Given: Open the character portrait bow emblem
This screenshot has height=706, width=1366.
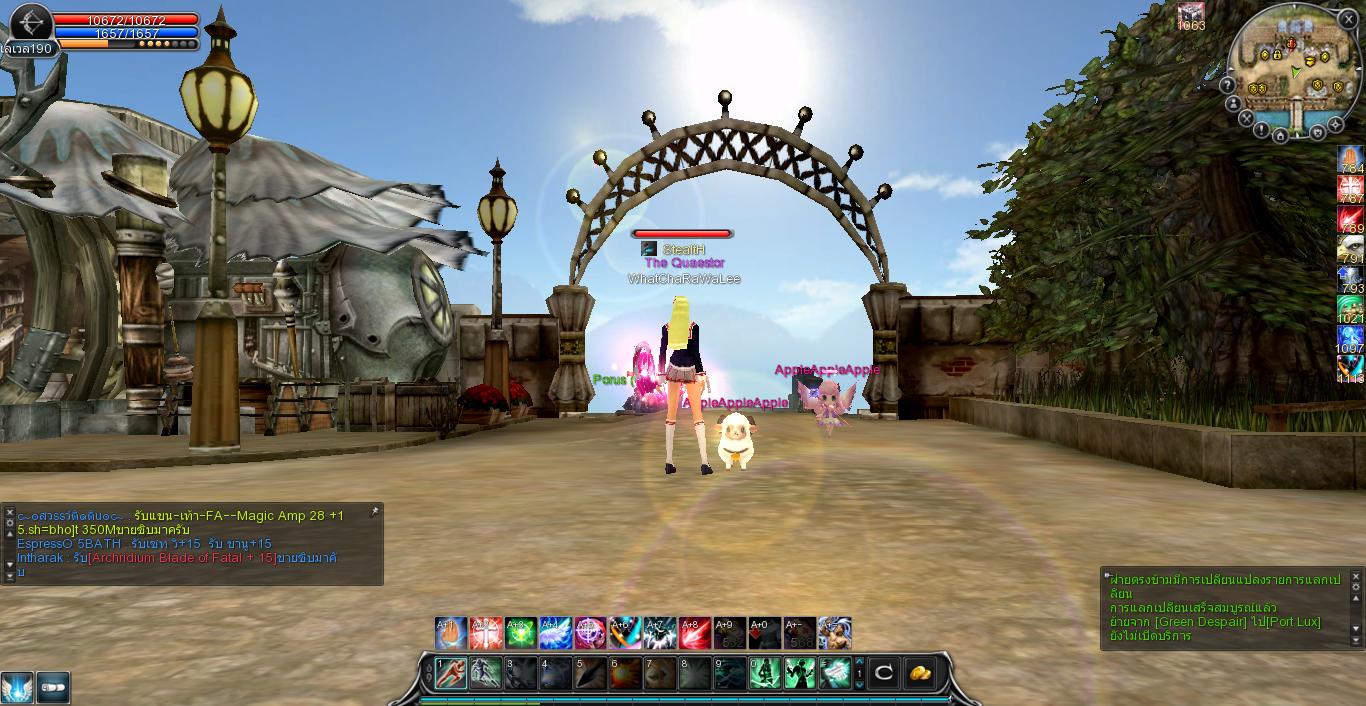Looking at the screenshot, I should click(x=31, y=22).
